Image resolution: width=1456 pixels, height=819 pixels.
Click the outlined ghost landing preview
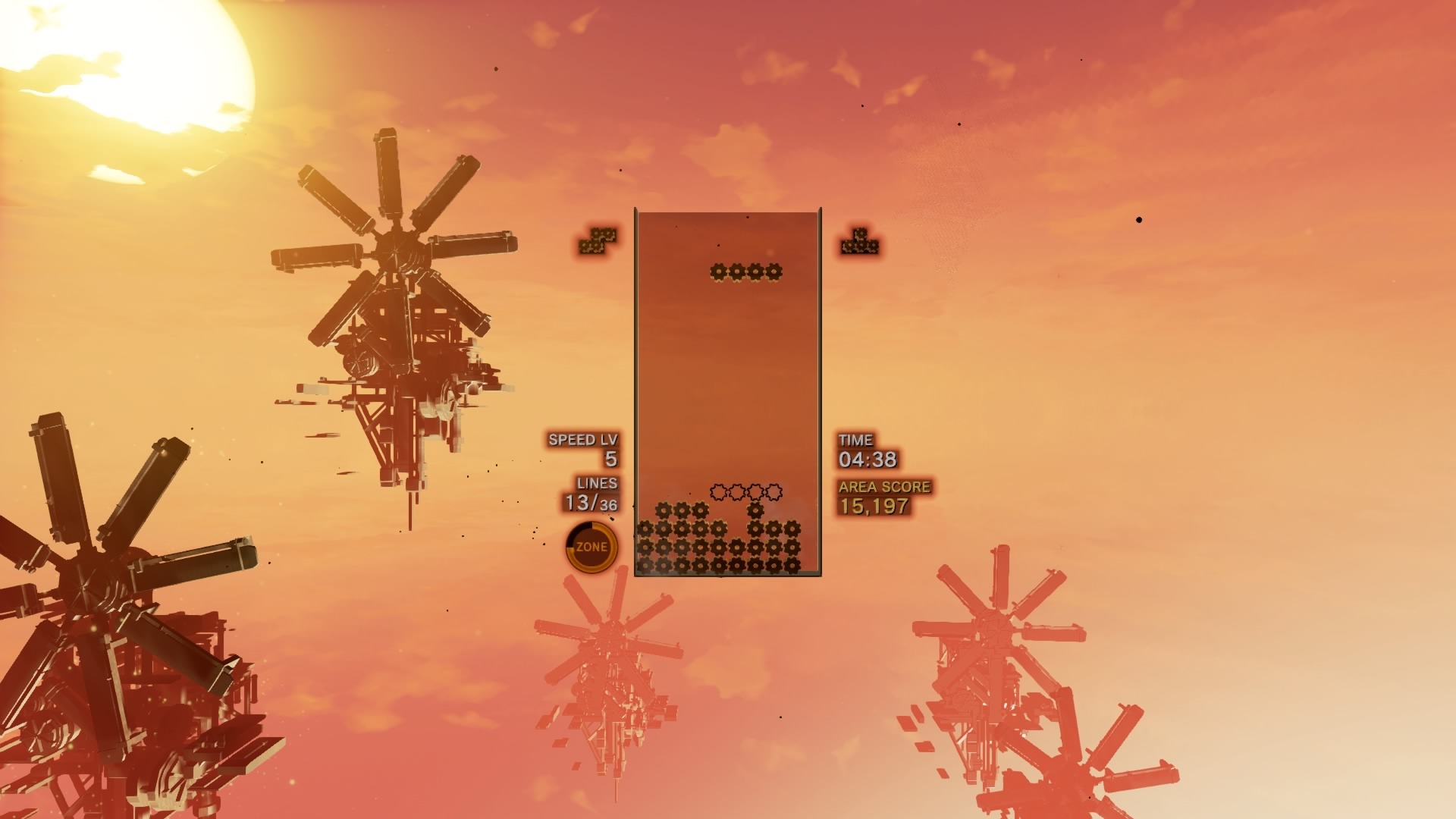coord(745,492)
